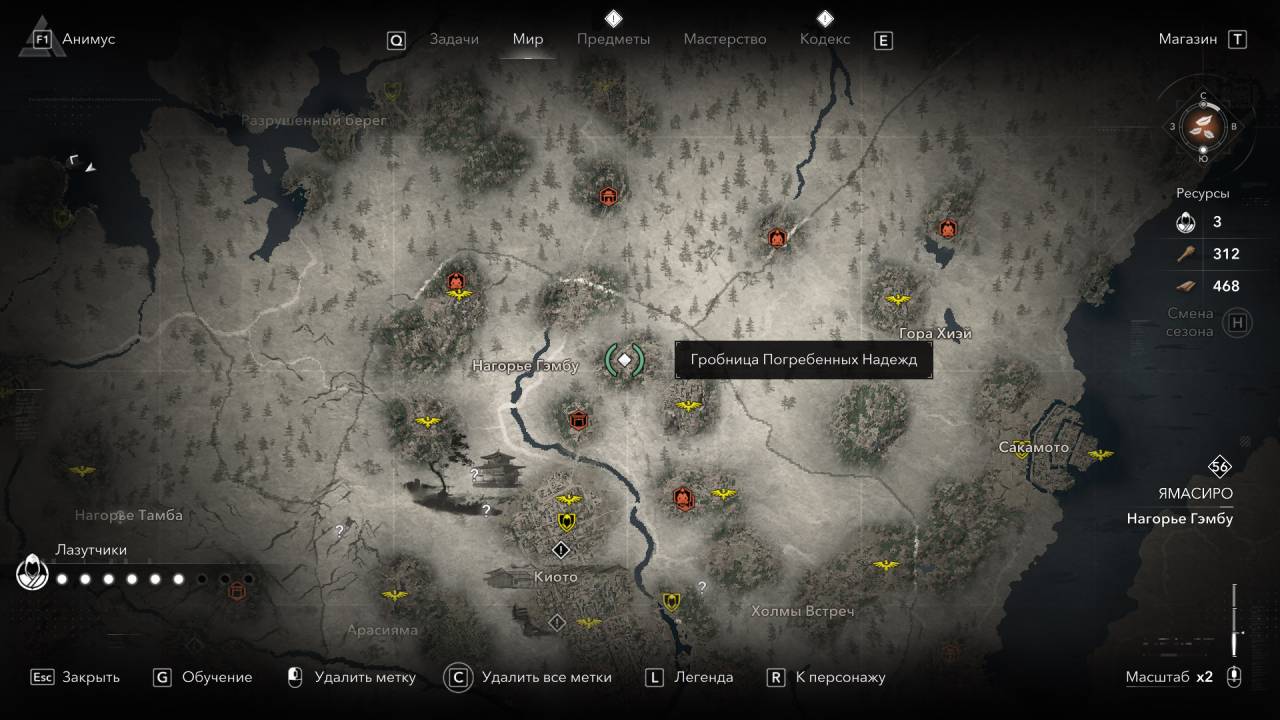Select the Сакамото town label
The height and width of the screenshot is (720, 1280).
coord(1033,447)
